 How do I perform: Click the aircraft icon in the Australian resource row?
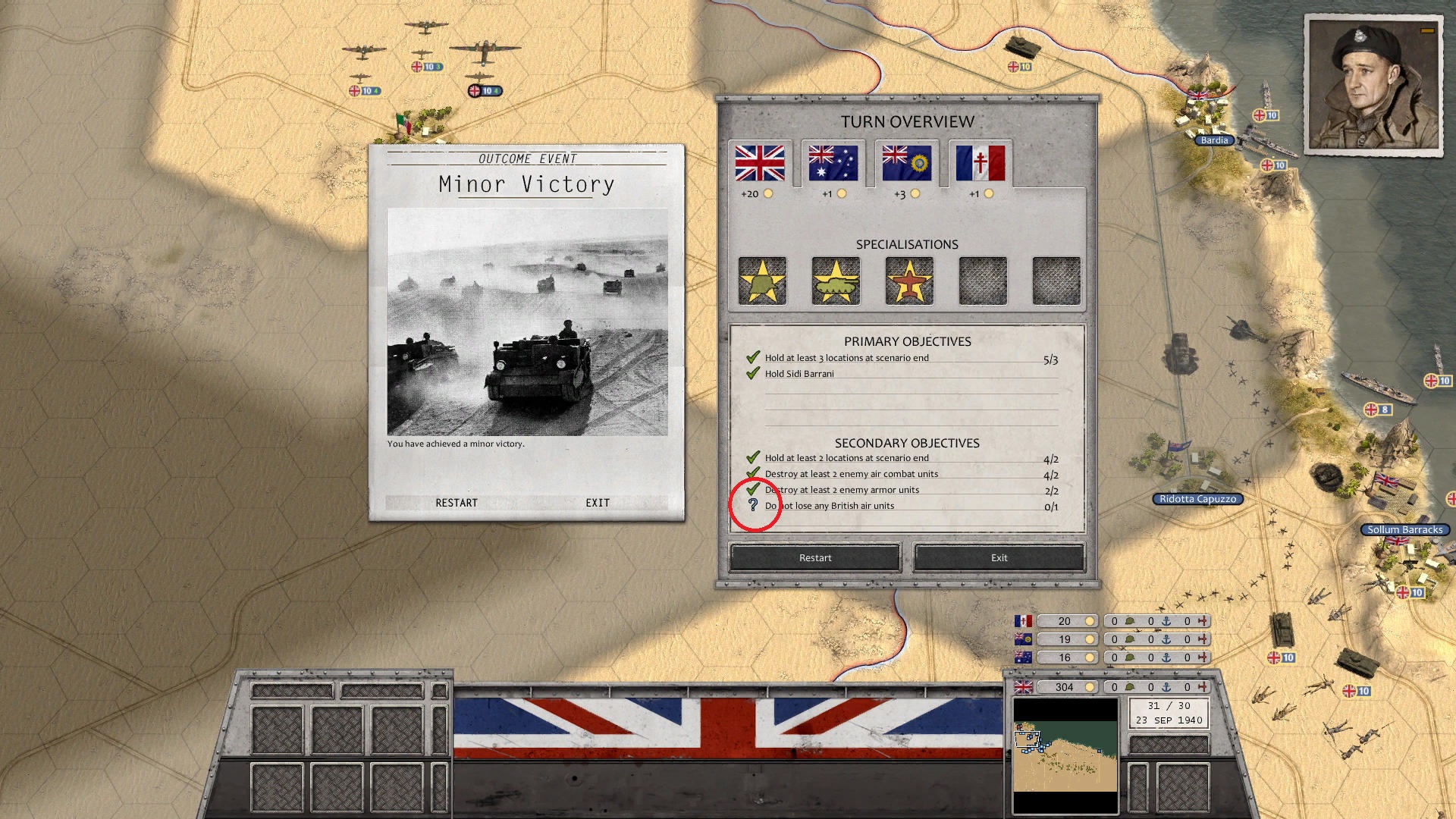[x=1204, y=657]
